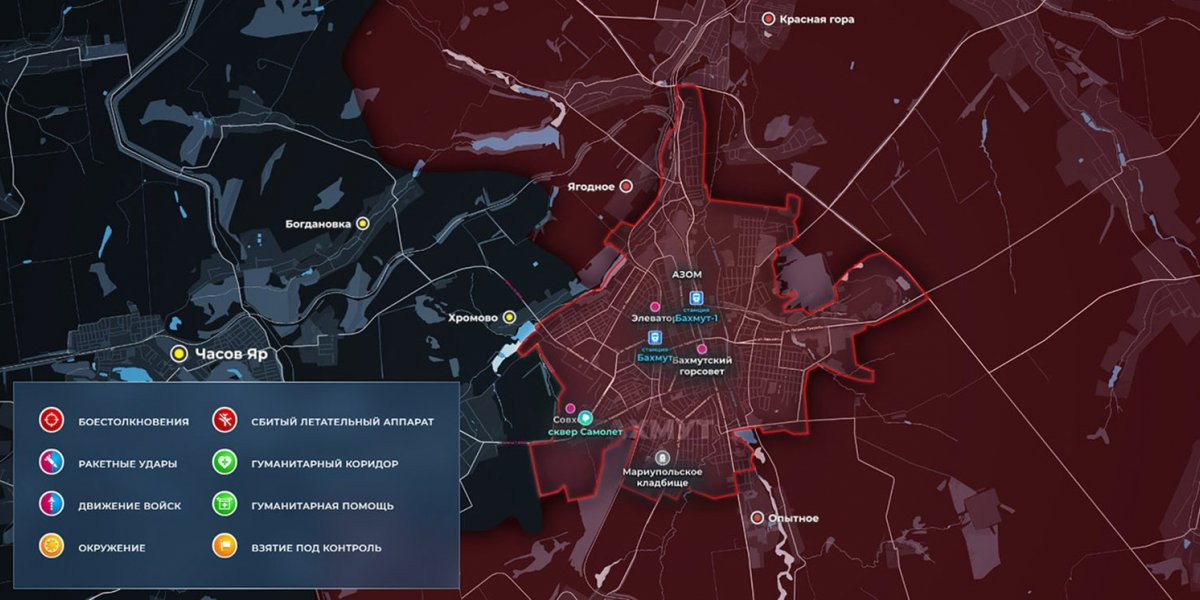Select the Окружение legend icon
The width and height of the screenshot is (1200, 600).
(51, 547)
